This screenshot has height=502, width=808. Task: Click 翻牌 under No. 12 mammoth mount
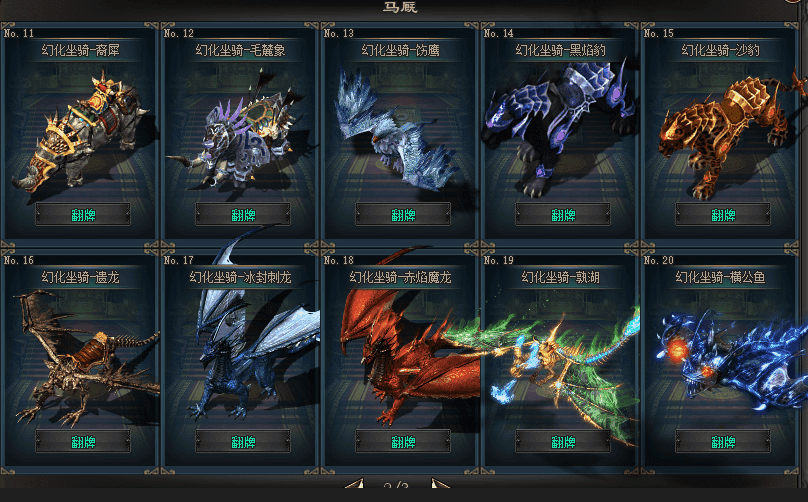pos(243,215)
